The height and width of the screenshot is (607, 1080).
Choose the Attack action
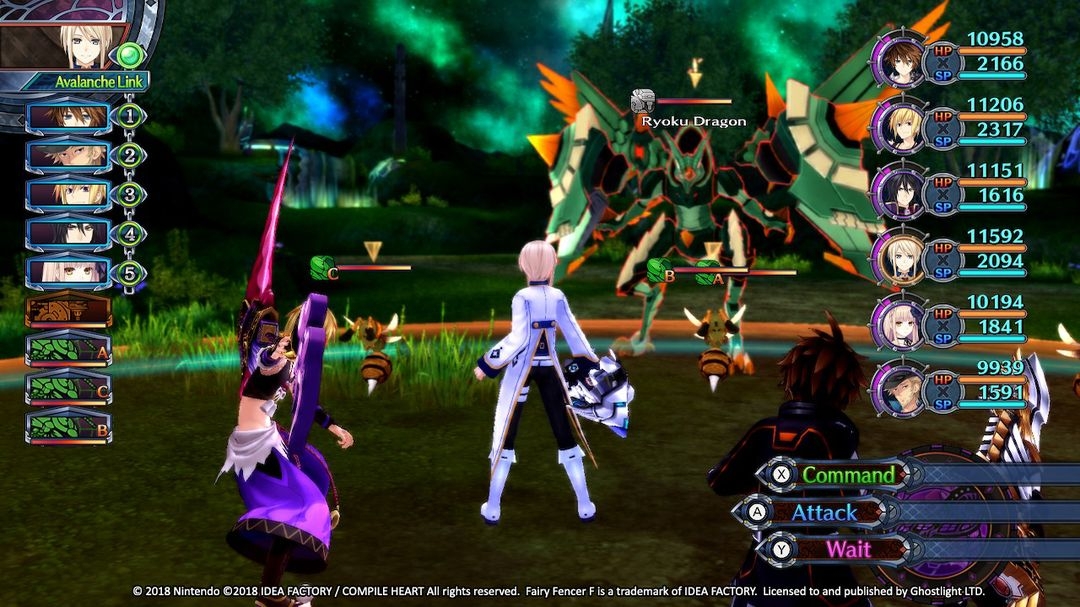(x=825, y=512)
